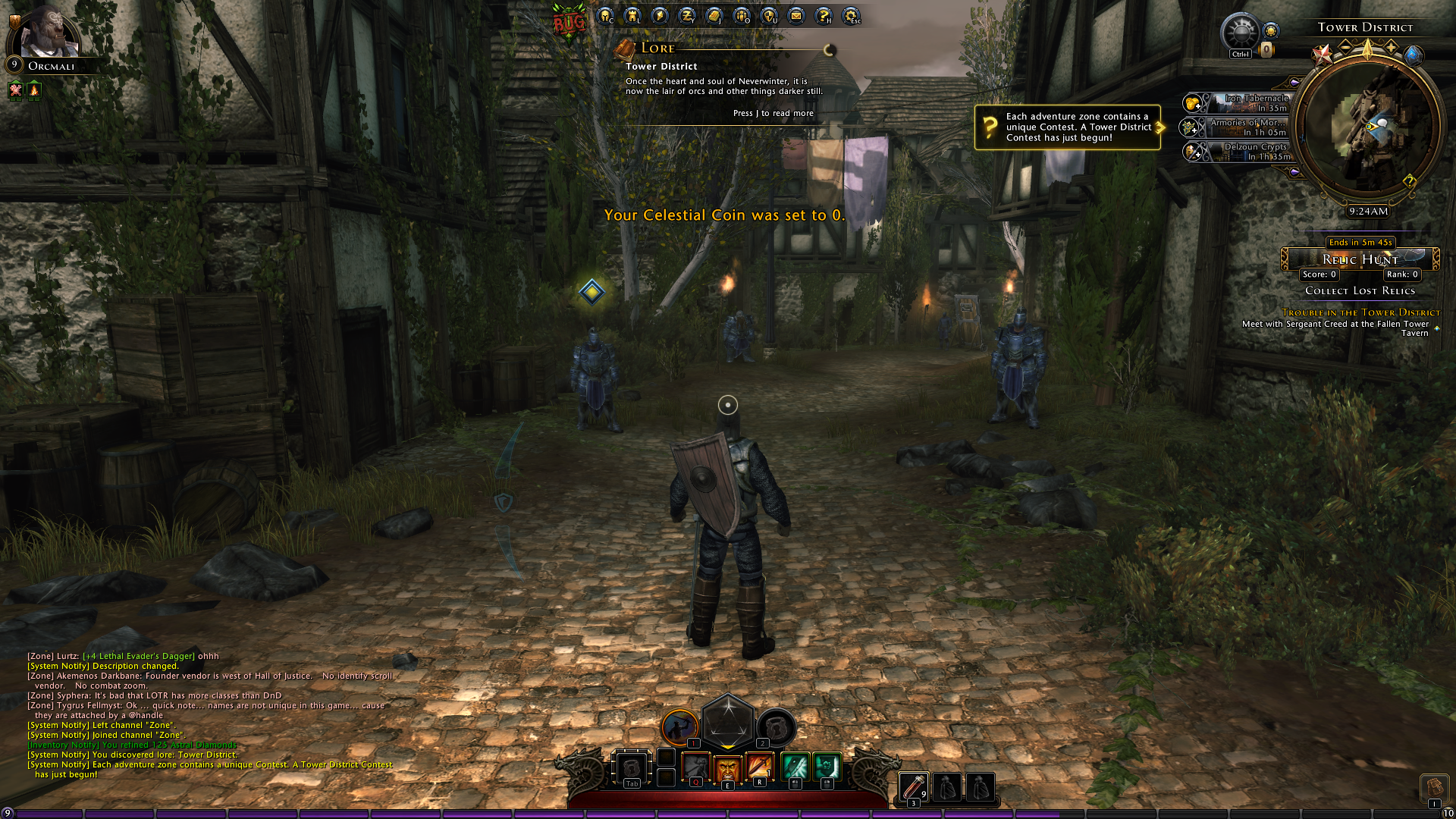Open the game menu gear icon

point(851,15)
